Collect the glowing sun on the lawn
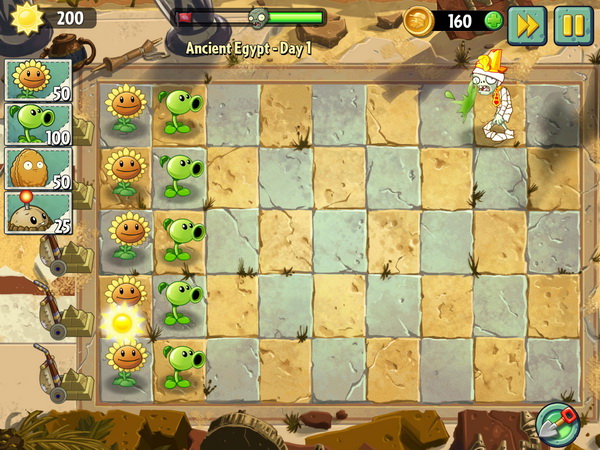The image size is (600, 450). pos(122,322)
